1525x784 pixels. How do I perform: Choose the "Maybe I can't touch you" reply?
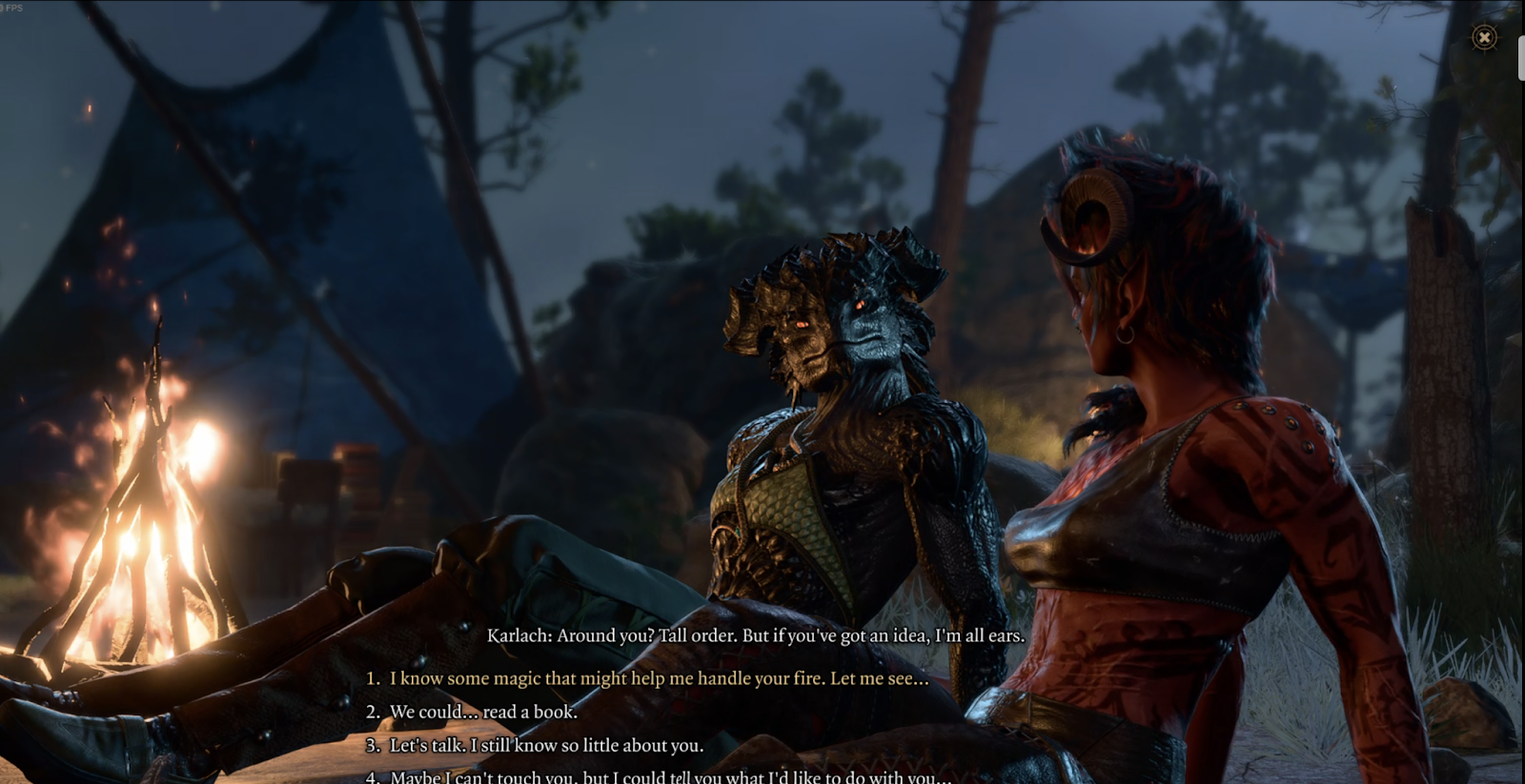click(x=669, y=776)
